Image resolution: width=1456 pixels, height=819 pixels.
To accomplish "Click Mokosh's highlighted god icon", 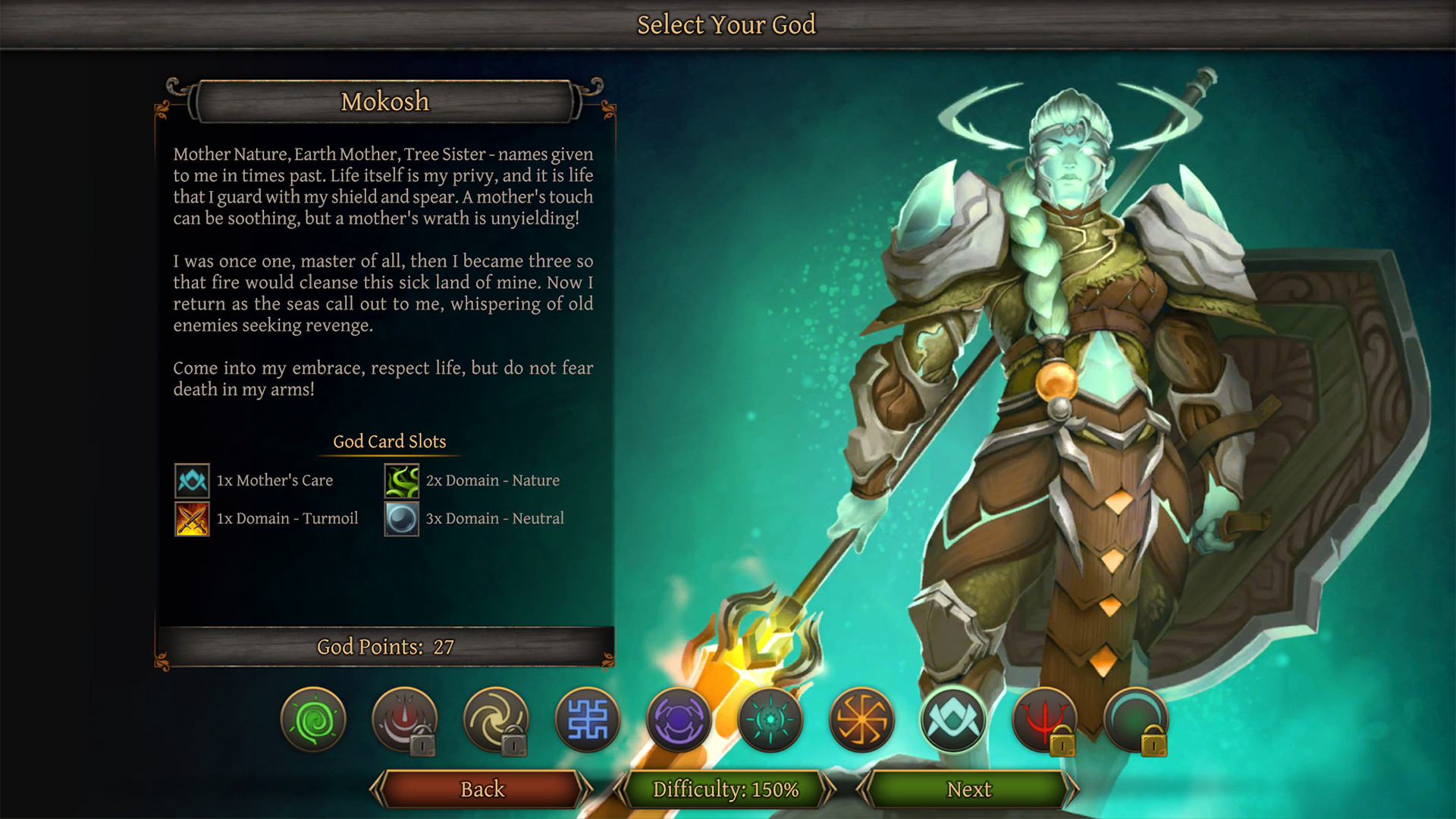I will click(954, 720).
